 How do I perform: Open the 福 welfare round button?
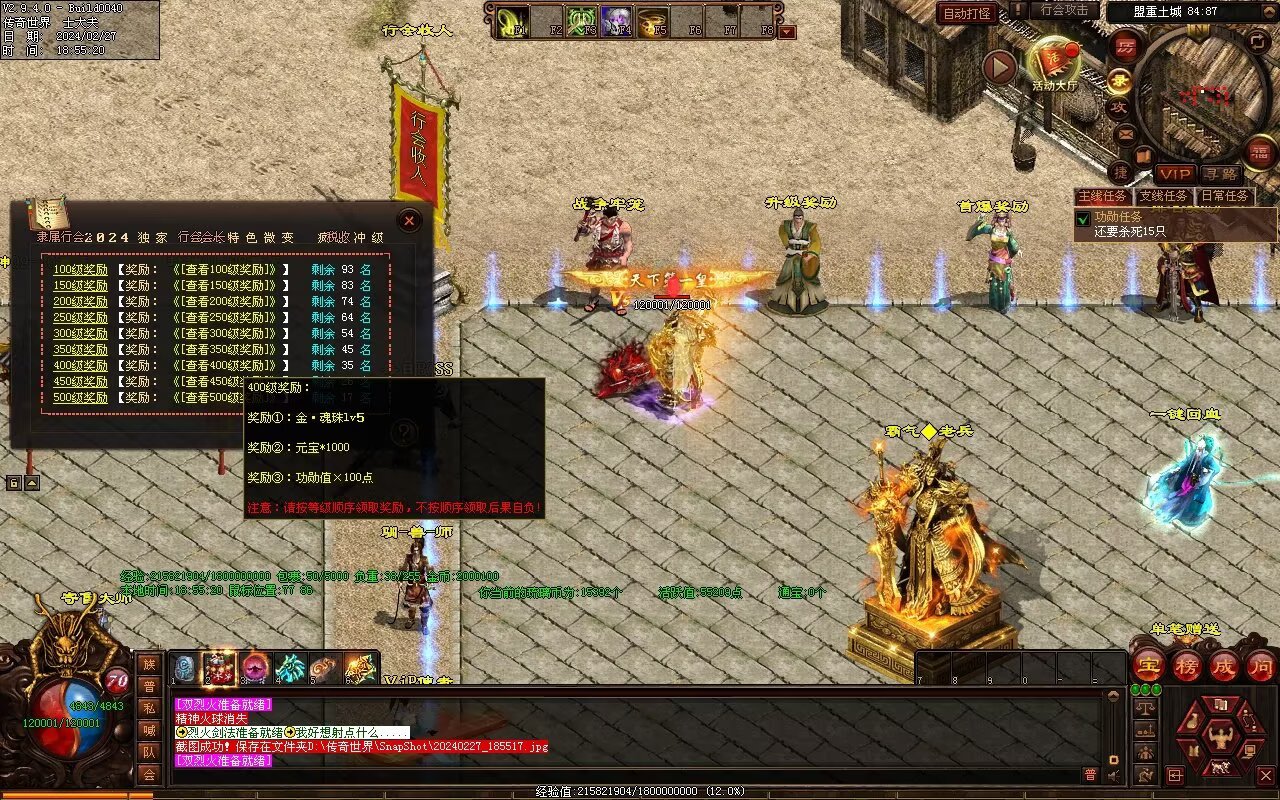pos(1260,152)
